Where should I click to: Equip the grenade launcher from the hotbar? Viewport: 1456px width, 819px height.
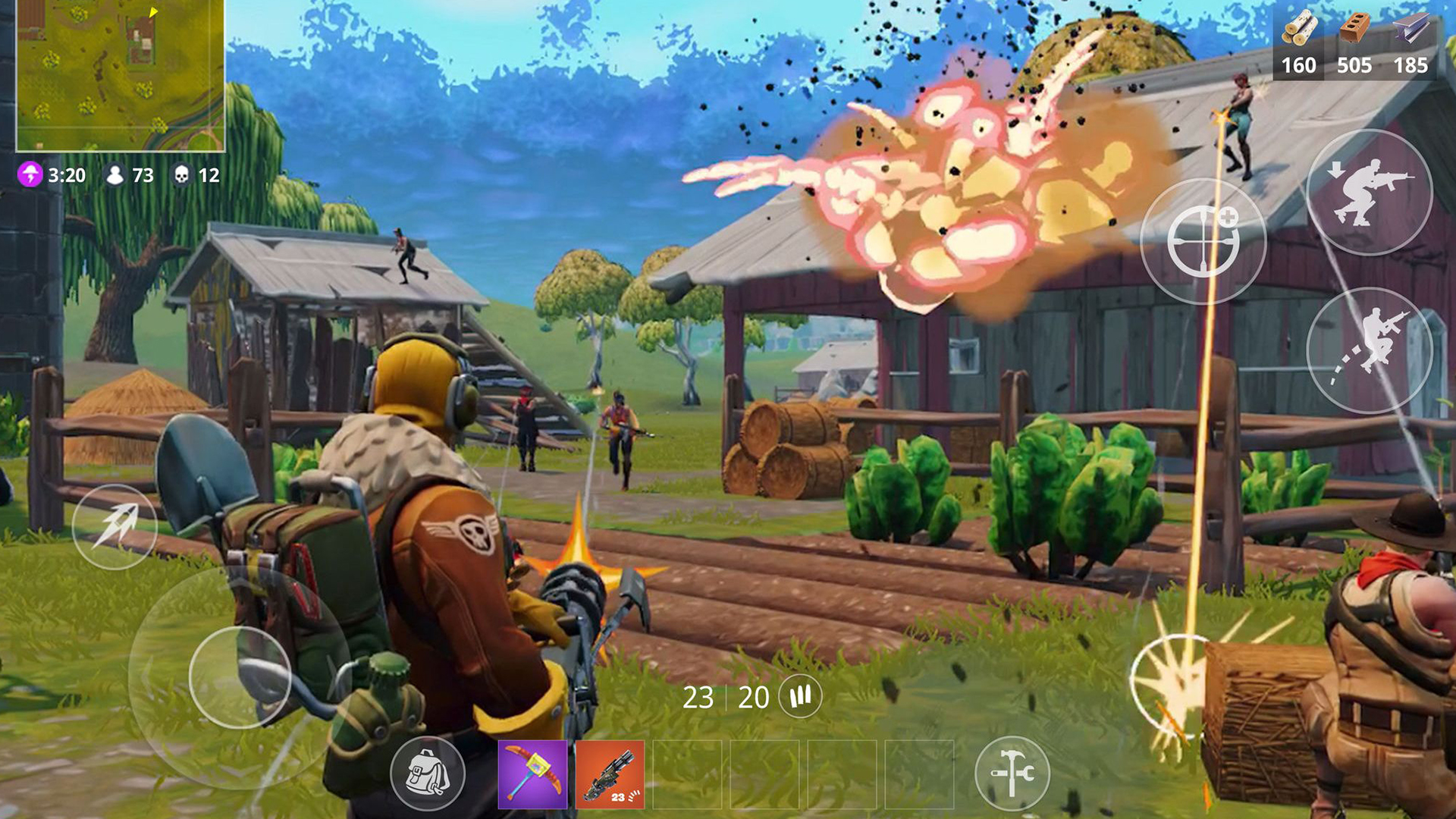tap(611, 774)
